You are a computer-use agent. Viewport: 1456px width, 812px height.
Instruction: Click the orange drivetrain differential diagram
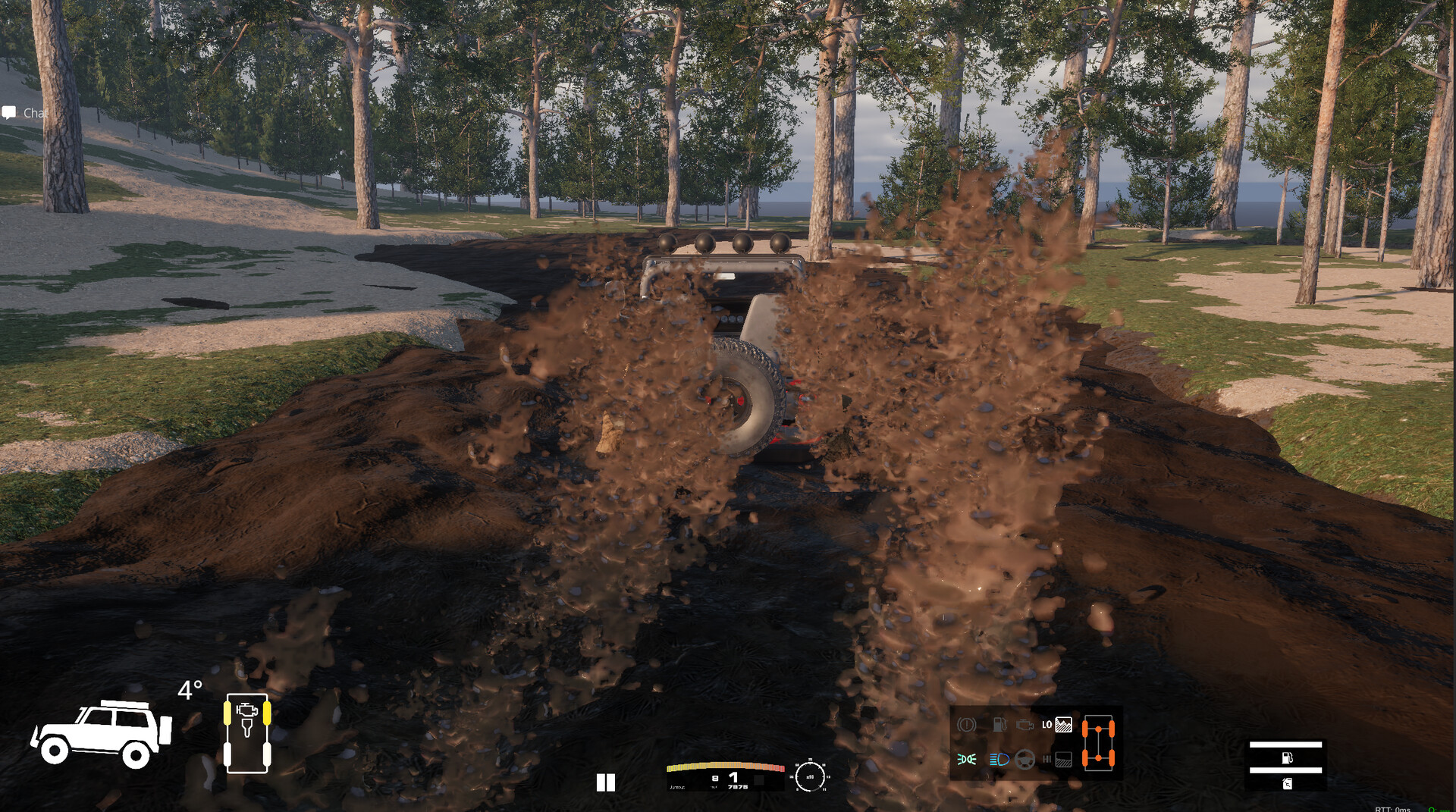pyautogui.click(x=1097, y=743)
